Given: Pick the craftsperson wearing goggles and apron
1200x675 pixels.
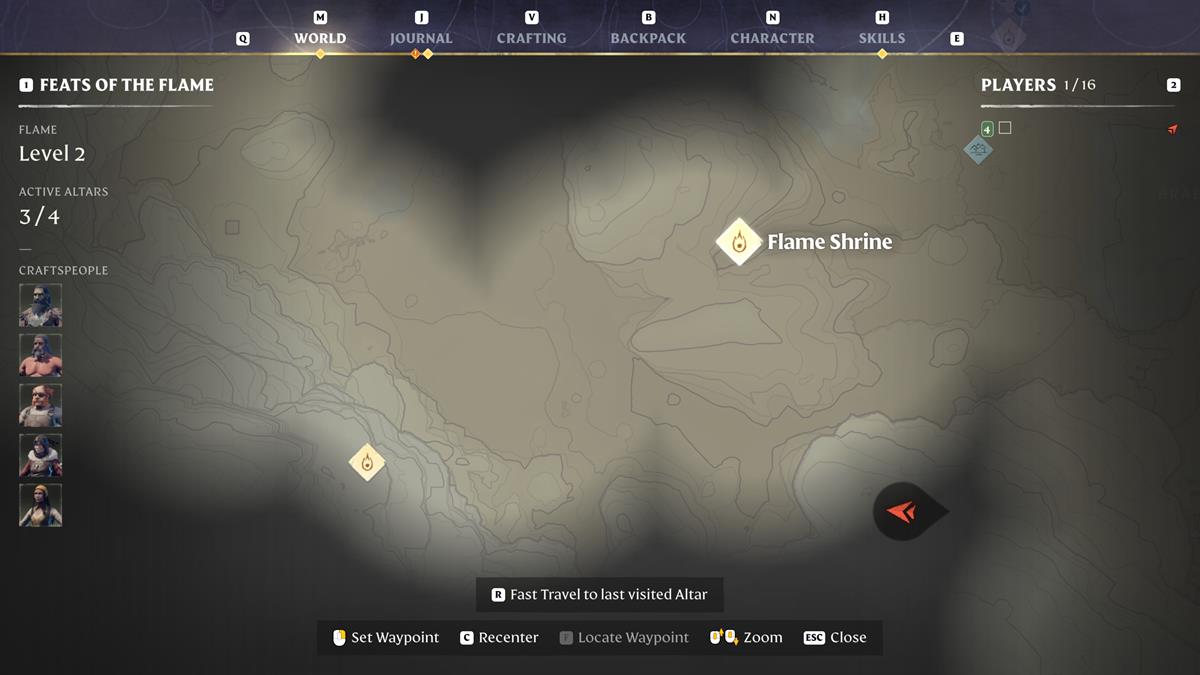Looking at the screenshot, I should [x=40, y=405].
